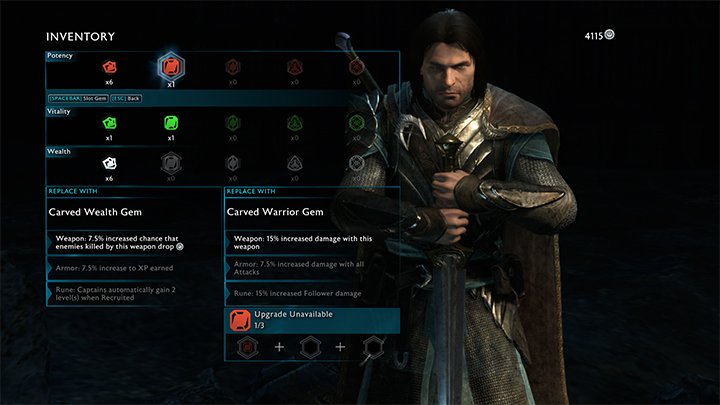Select the Weapon 15% increased damage row
Viewport: 720px width, 405px height.
click(311, 243)
